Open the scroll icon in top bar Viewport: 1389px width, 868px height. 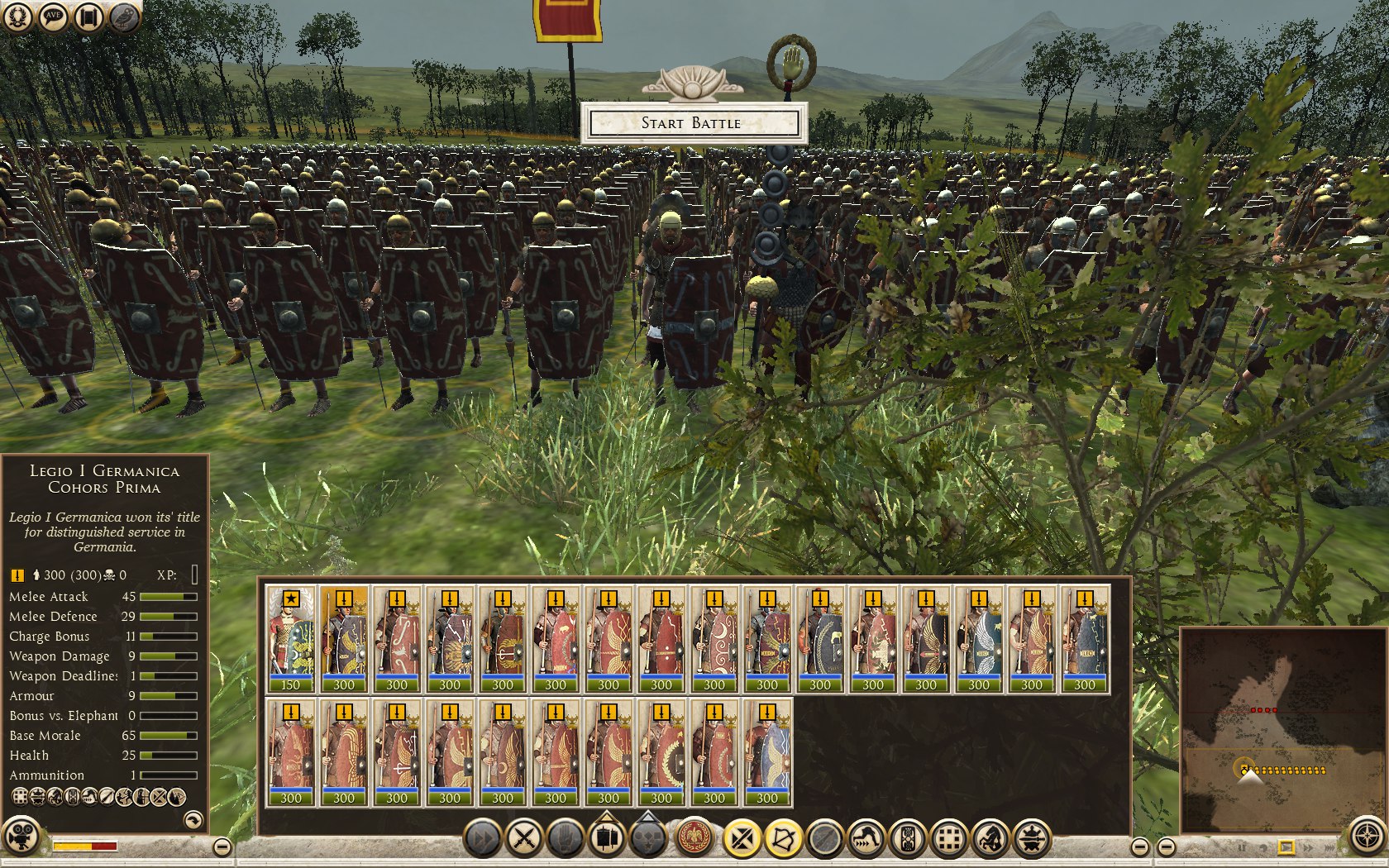tap(88, 17)
